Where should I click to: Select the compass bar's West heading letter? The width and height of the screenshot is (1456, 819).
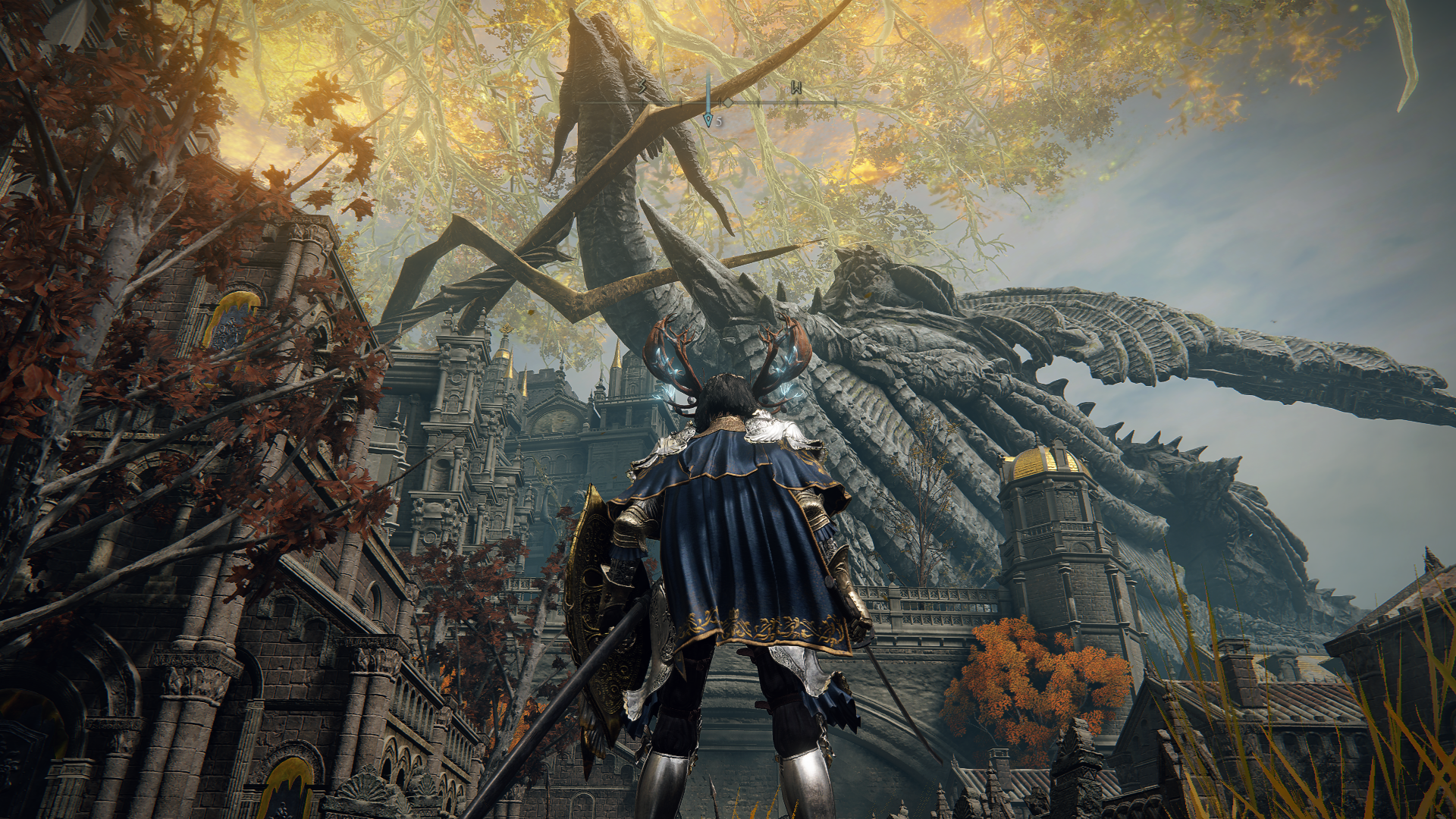point(796,88)
